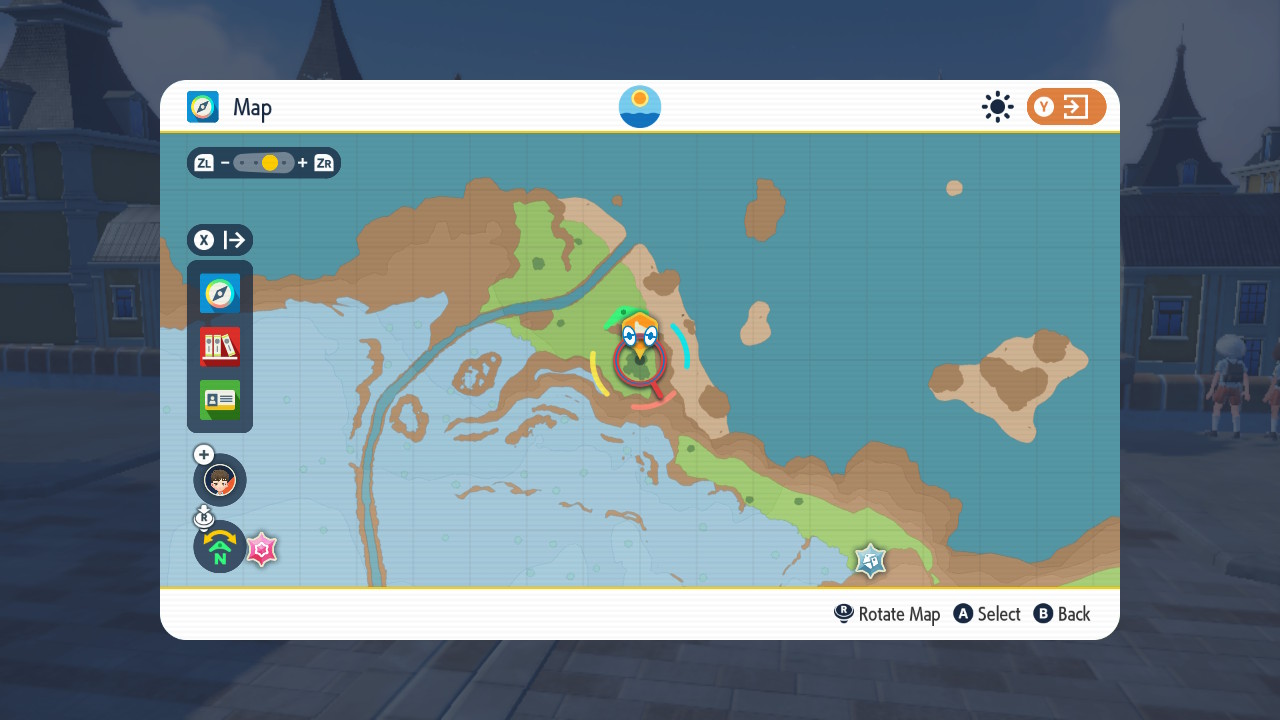Click the Map compass icon next to the title
The image size is (1280, 720).
[203, 107]
